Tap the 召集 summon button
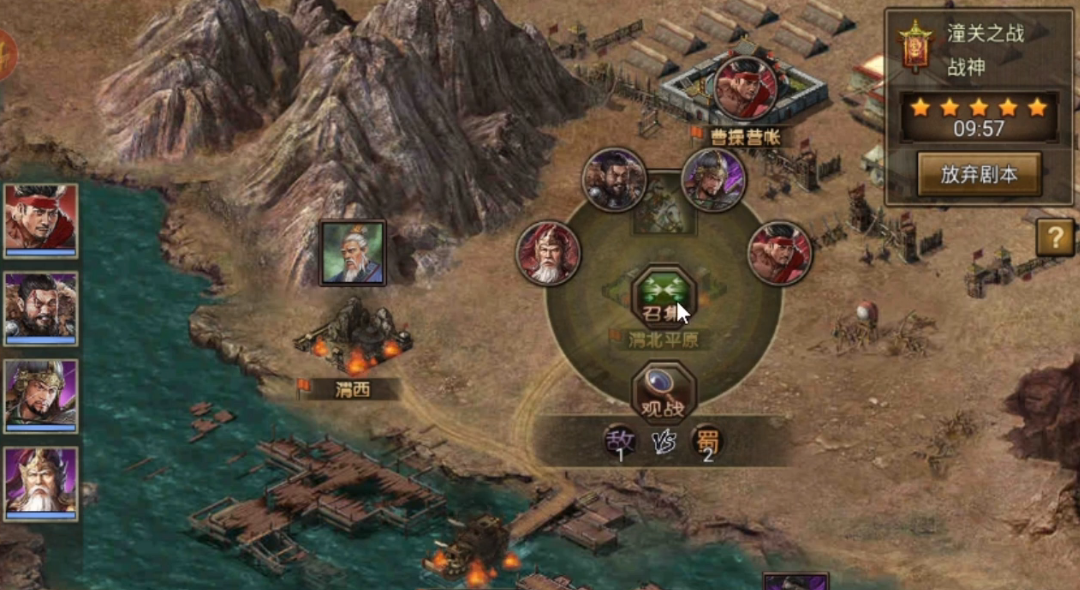 tap(664, 297)
